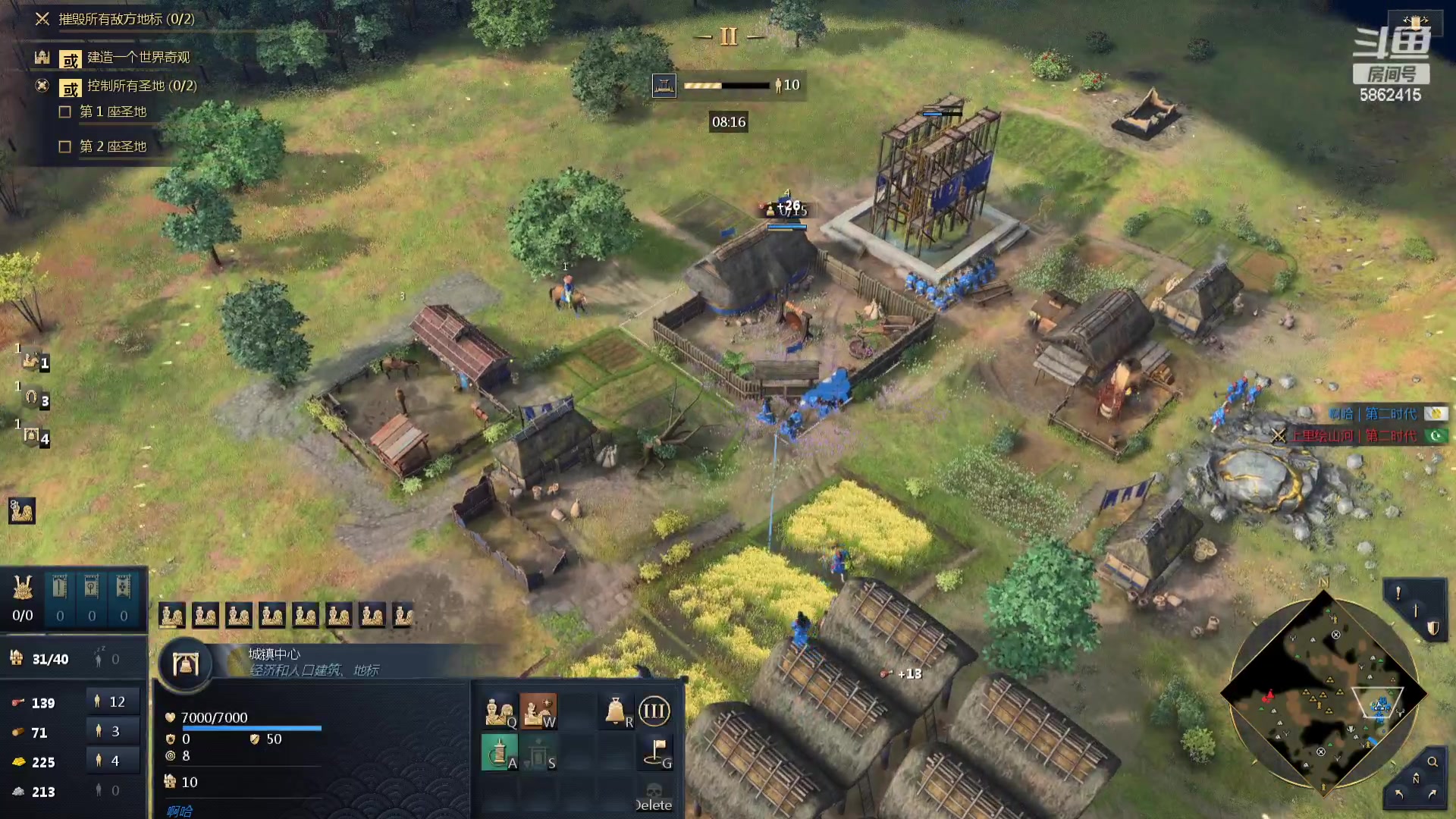
Task: Set the rally point flag
Action: 657,752
